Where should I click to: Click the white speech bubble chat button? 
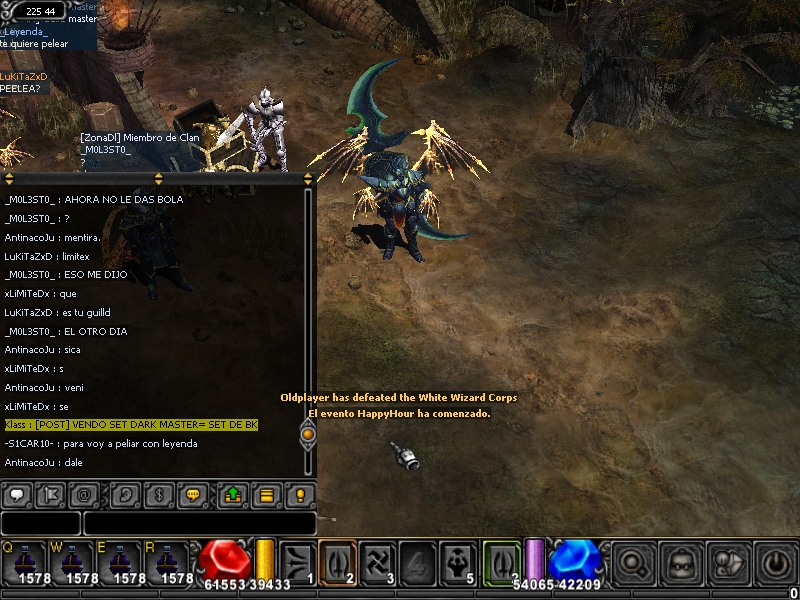[x=16, y=494]
